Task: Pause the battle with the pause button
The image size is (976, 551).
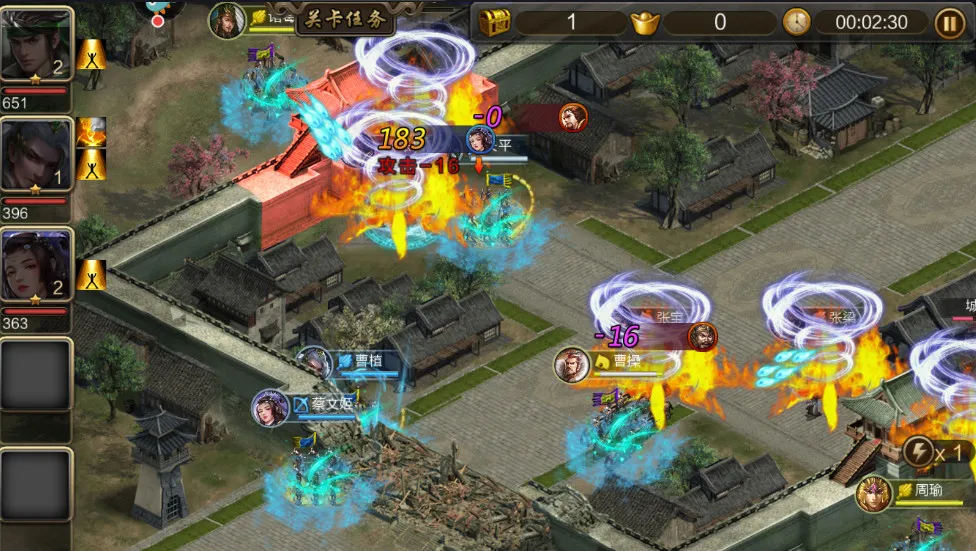Action: click(949, 22)
